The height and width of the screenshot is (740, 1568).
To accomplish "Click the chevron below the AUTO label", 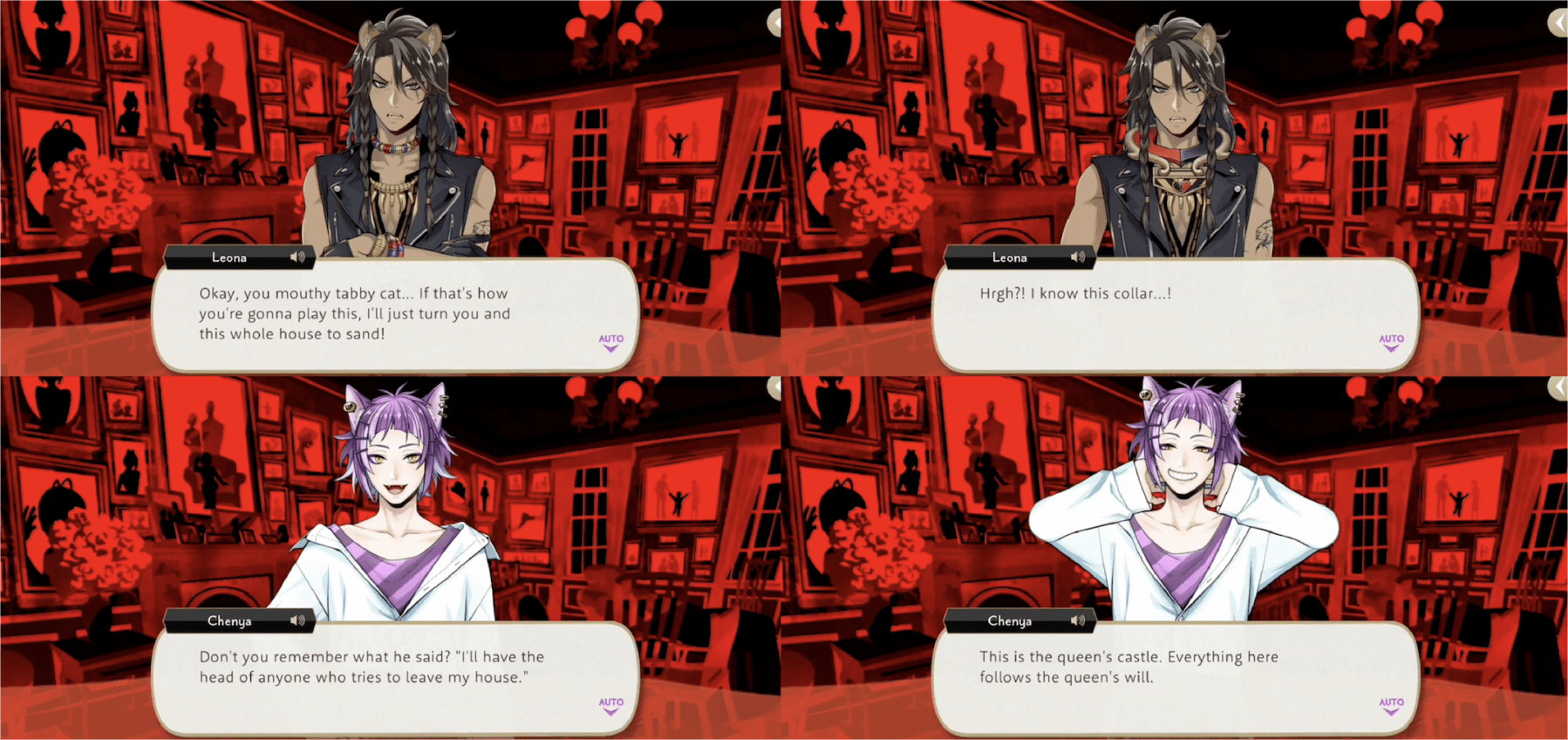I will [x=610, y=350].
